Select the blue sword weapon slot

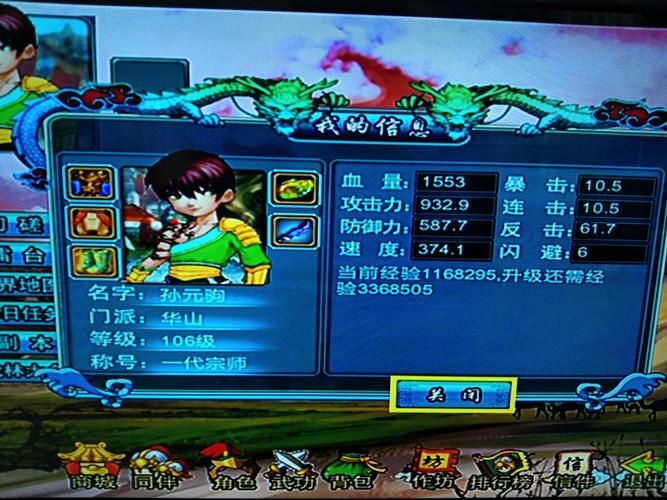click(x=293, y=232)
